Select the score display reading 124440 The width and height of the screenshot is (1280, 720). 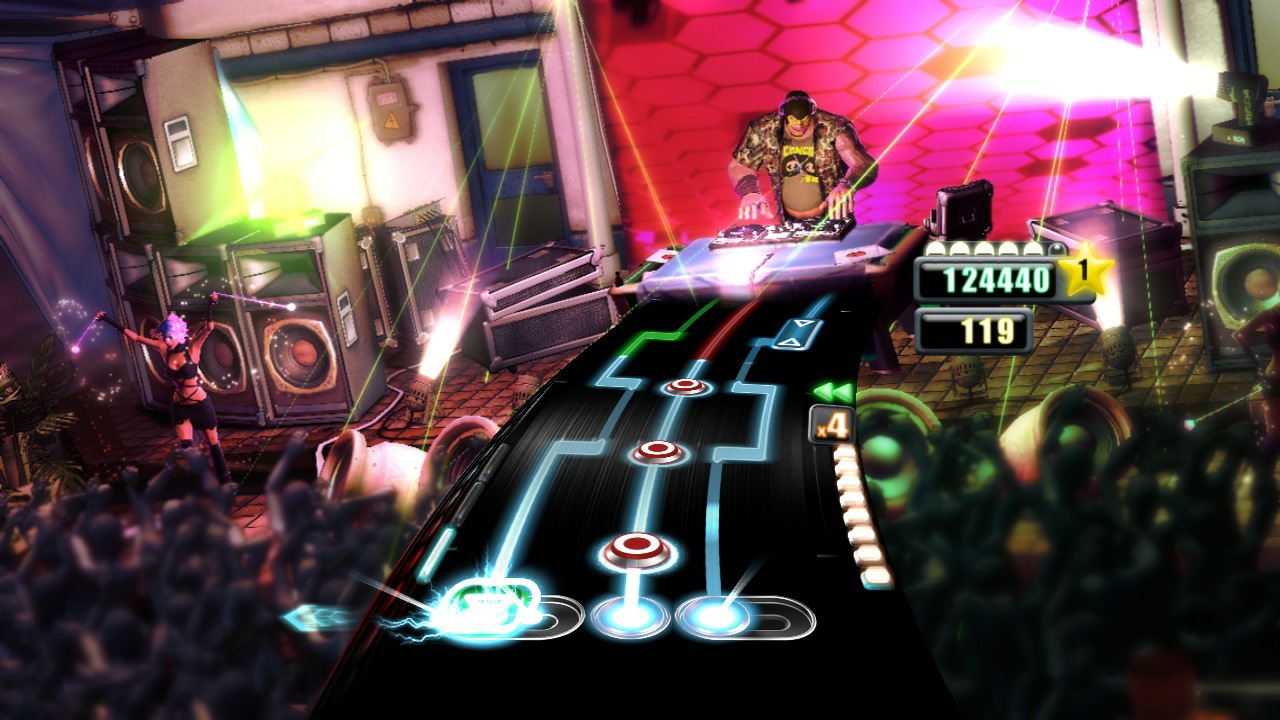(999, 277)
